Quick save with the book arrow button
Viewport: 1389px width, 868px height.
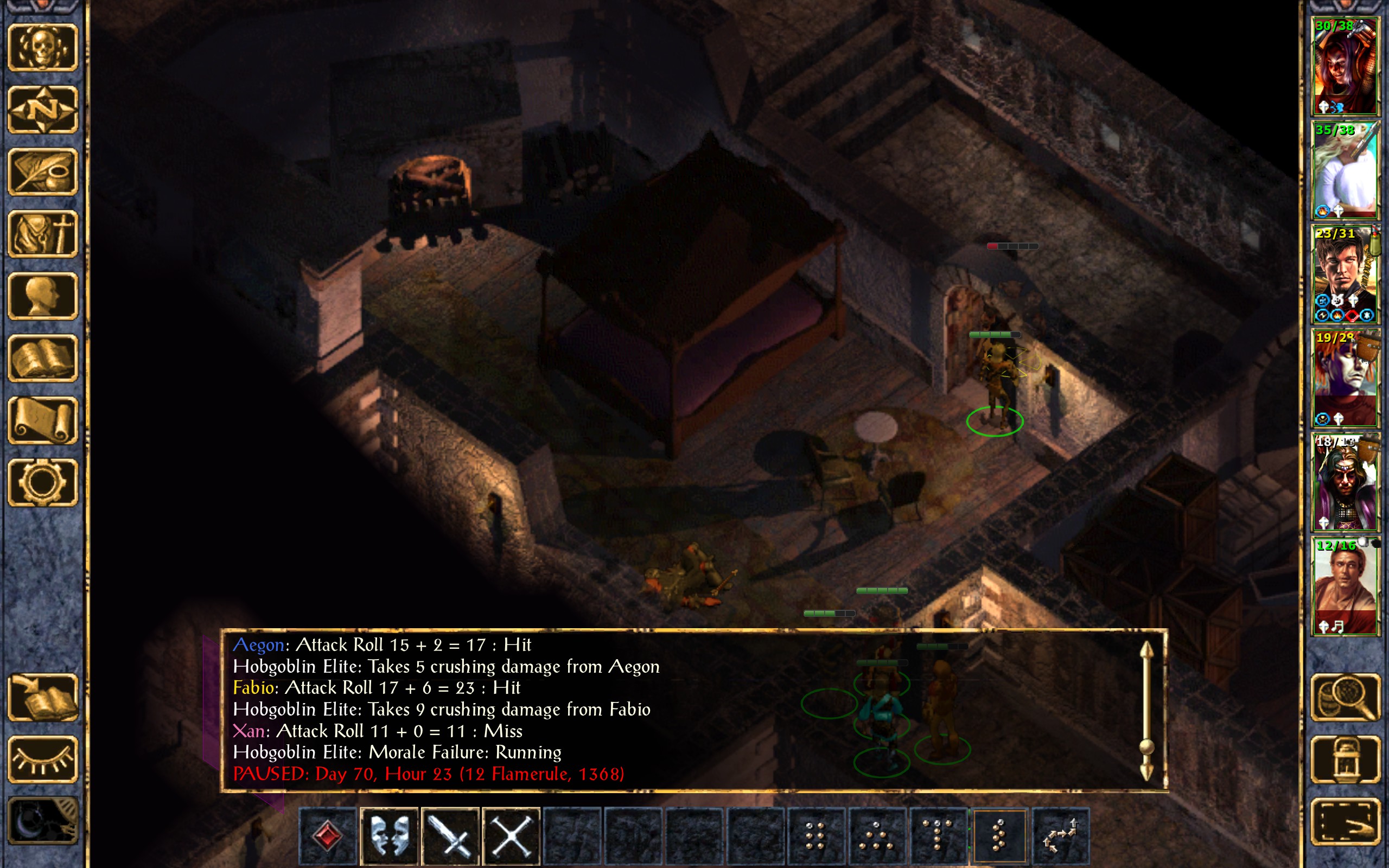pos(43,698)
